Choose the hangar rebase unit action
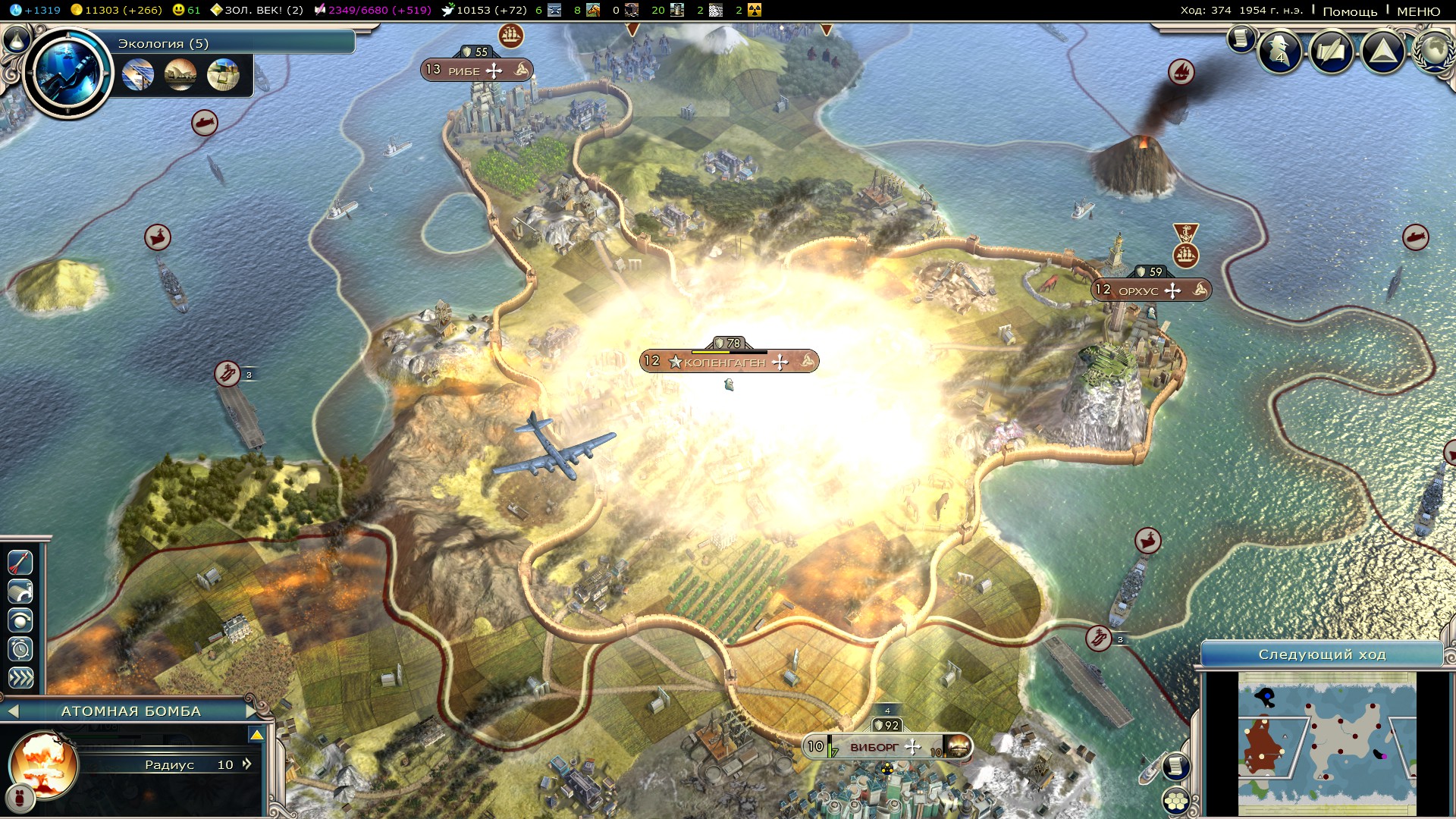Image resolution: width=1456 pixels, height=819 pixels. 20,591
